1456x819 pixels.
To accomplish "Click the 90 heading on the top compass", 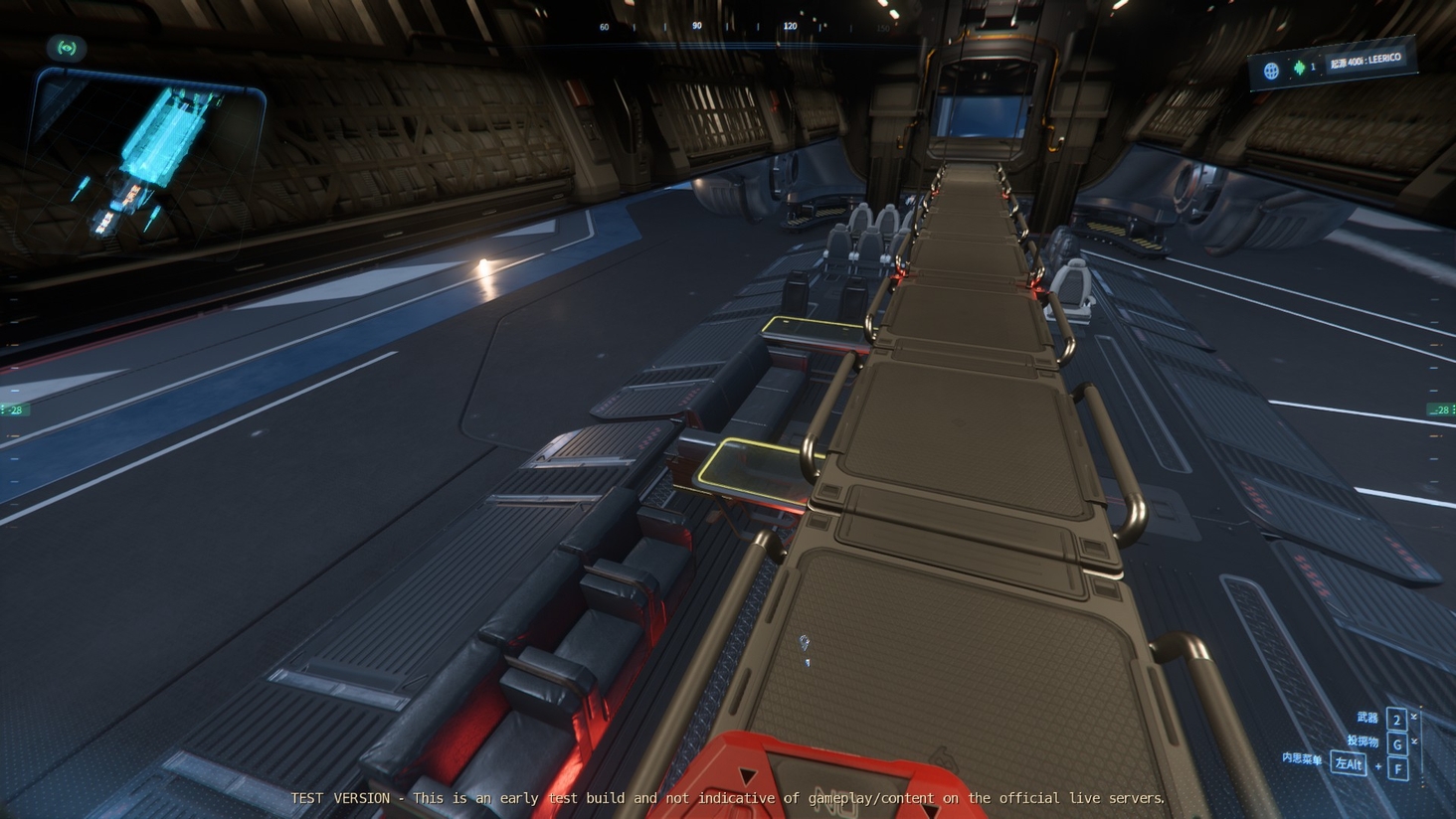I will pos(698,27).
